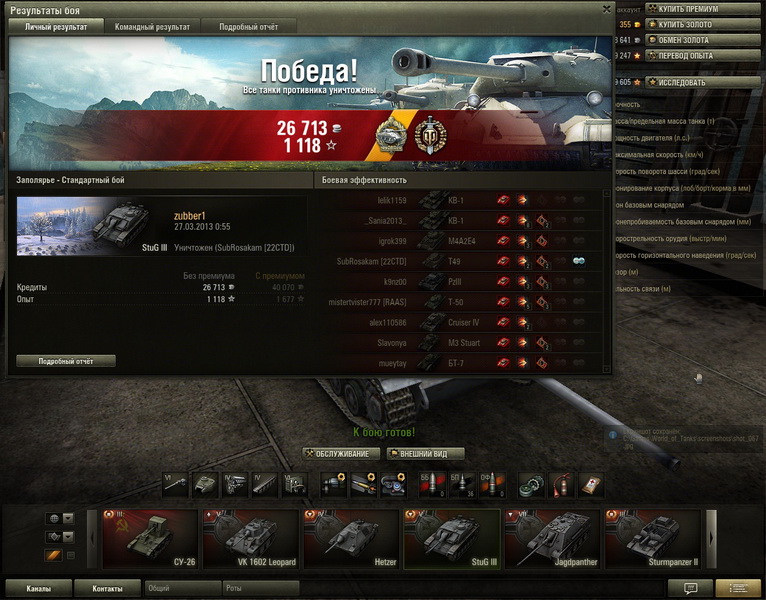Screen dimensions: 766x600
Task: Select the lelik1159 КВ-1 row
Action: click(460, 200)
